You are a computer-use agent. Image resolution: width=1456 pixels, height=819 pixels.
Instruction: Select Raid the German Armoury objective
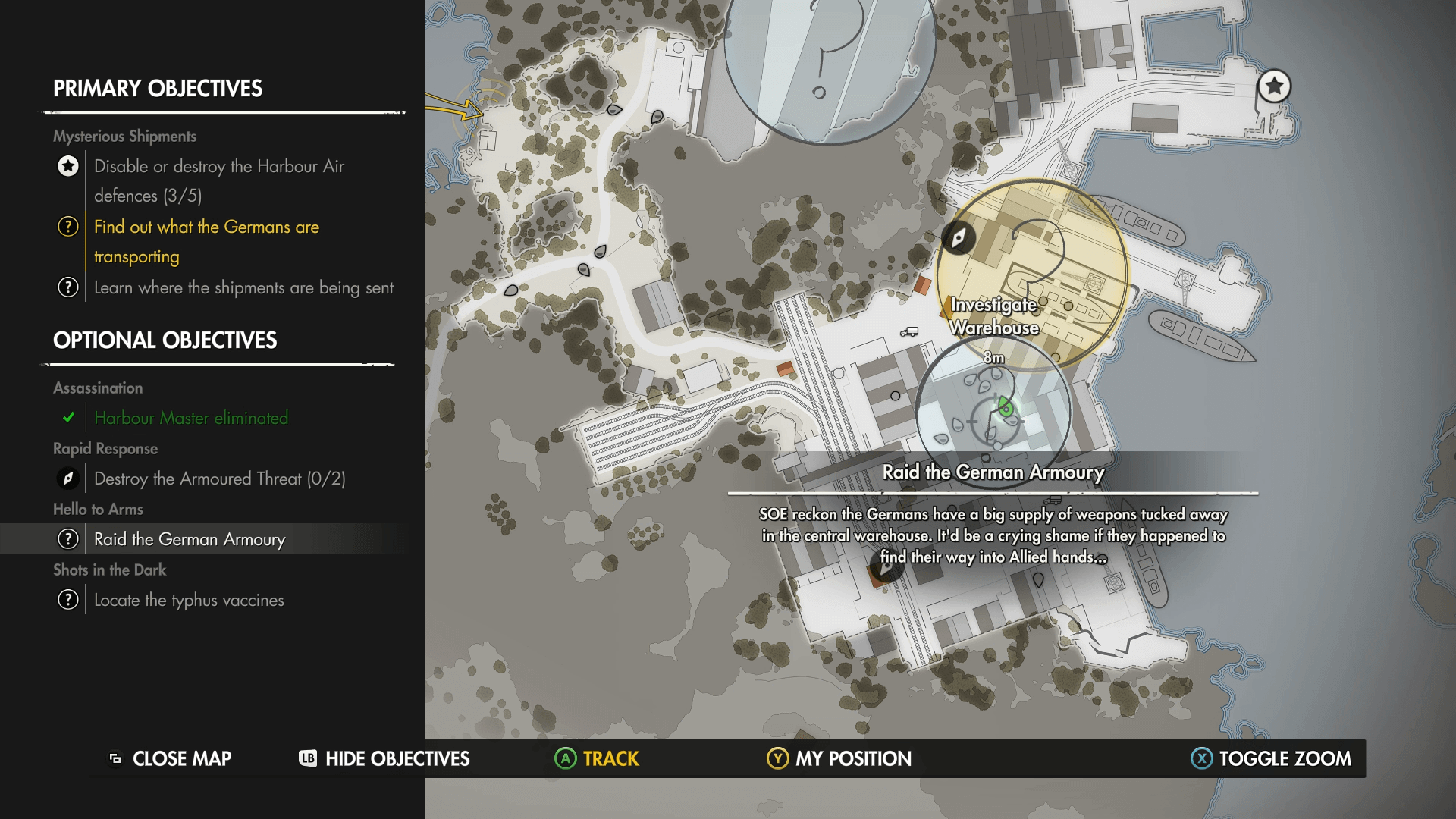click(190, 539)
